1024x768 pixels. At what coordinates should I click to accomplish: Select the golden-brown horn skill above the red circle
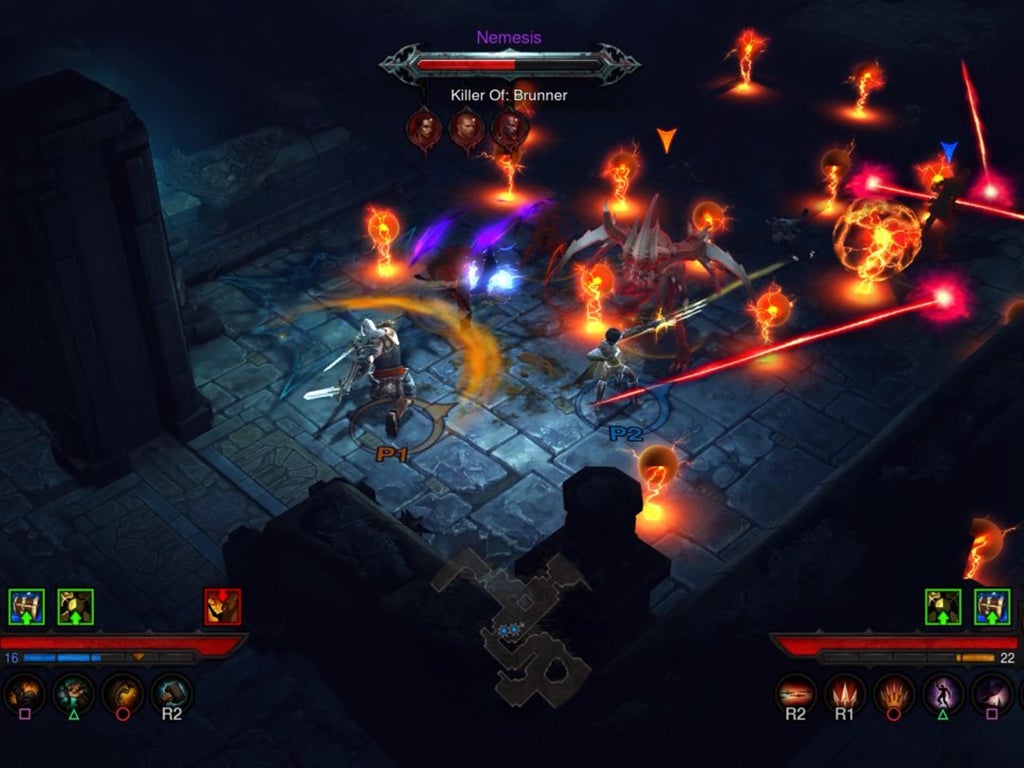coord(122,693)
